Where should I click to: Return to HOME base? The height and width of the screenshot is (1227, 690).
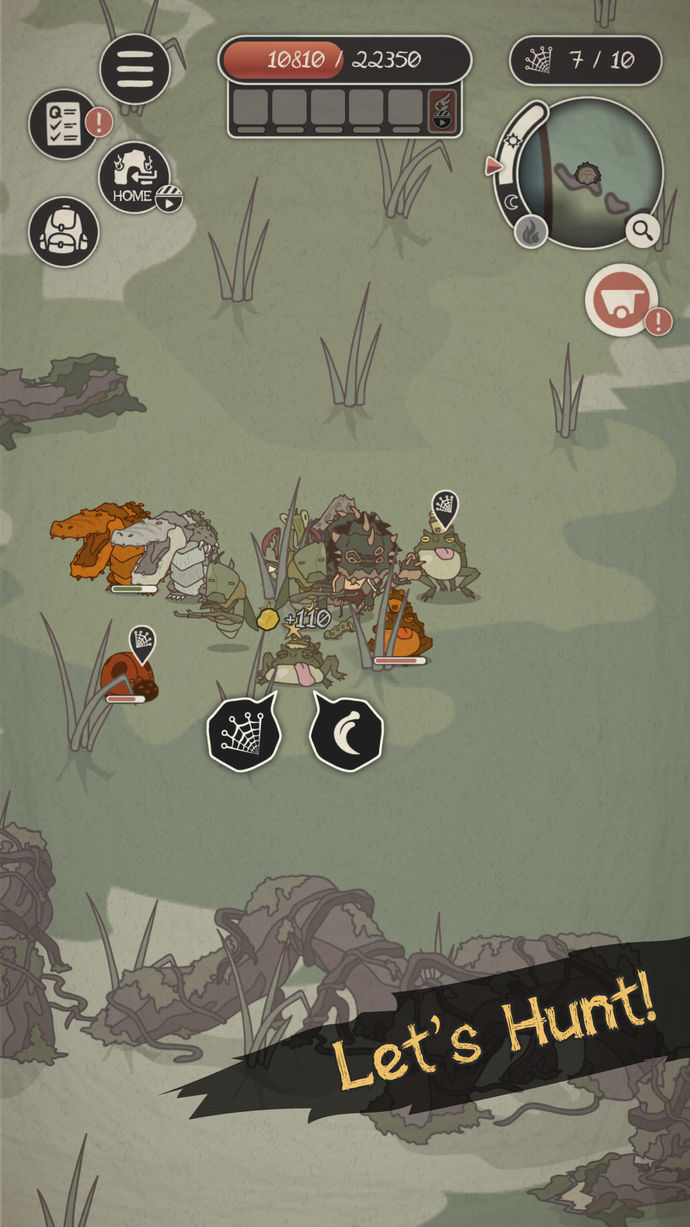click(134, 178)
